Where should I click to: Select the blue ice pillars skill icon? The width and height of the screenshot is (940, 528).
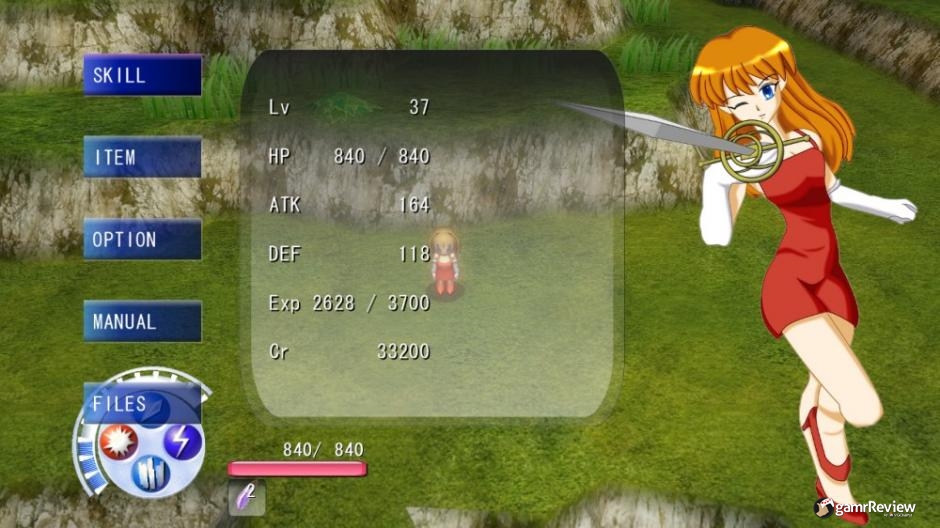tap(151, 472)
